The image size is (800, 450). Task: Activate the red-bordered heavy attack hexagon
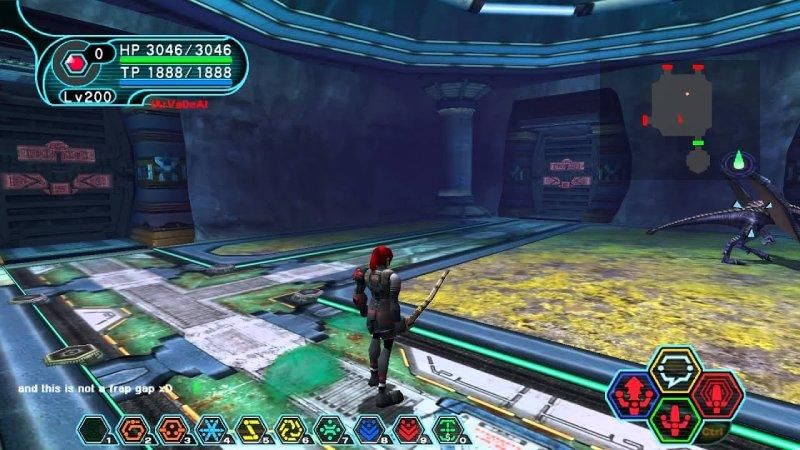click(x=715, y=393)
